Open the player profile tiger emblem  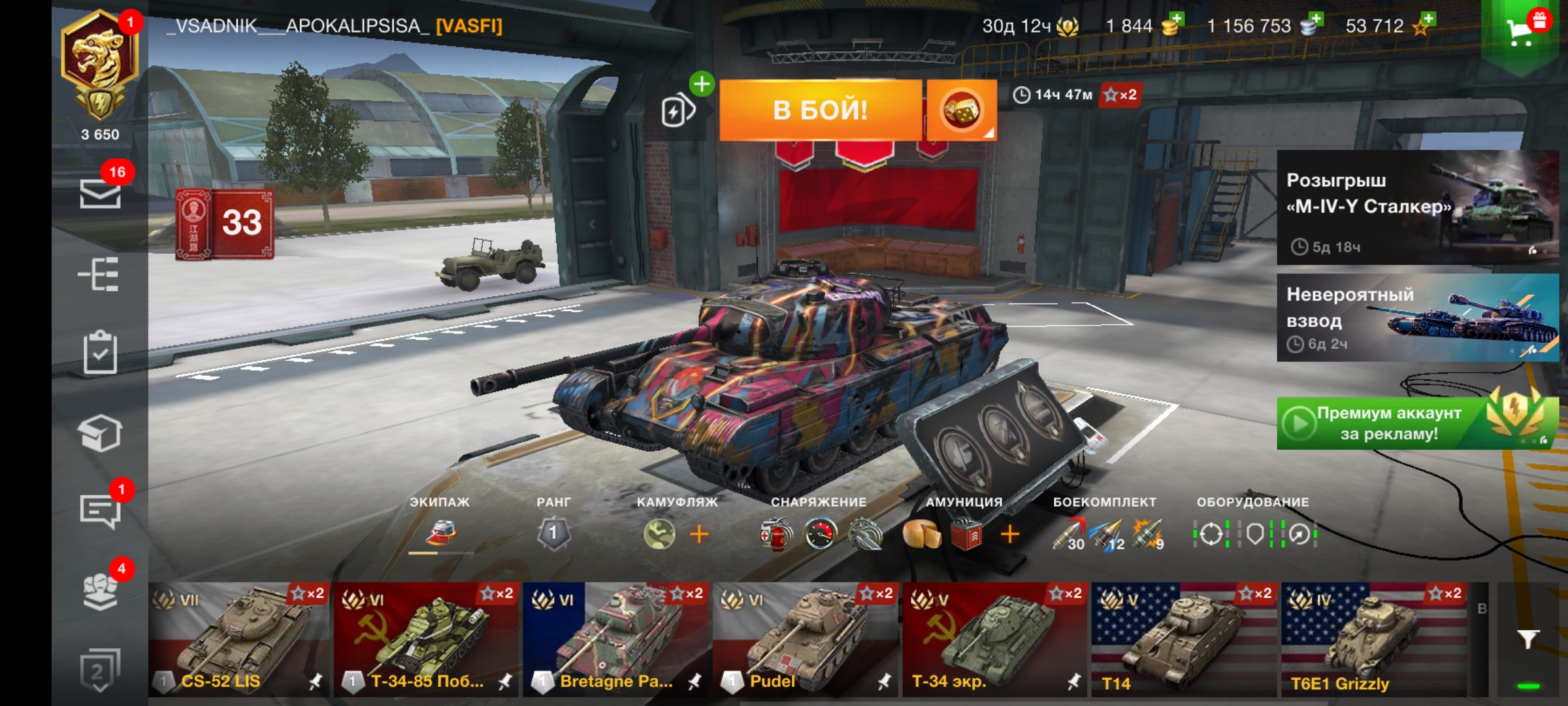coord(99,65)
